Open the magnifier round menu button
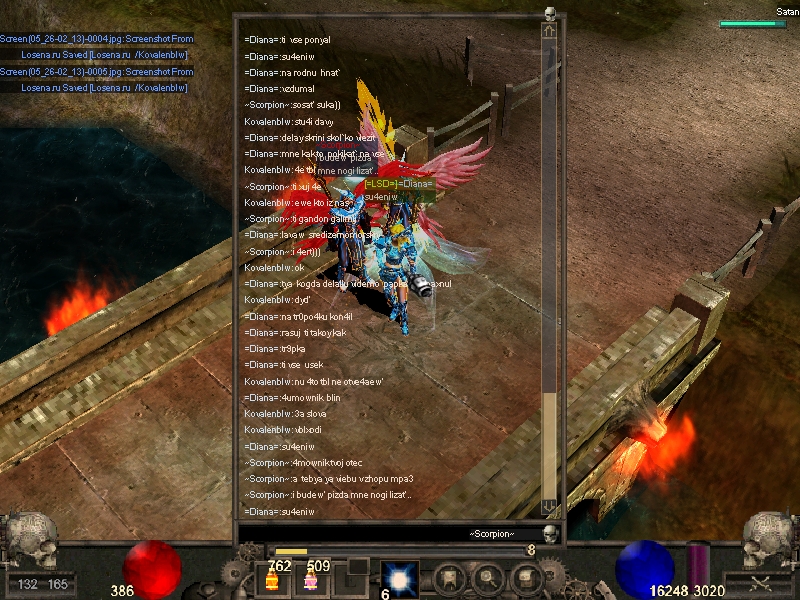800x600 pixels. pos(487,579)
